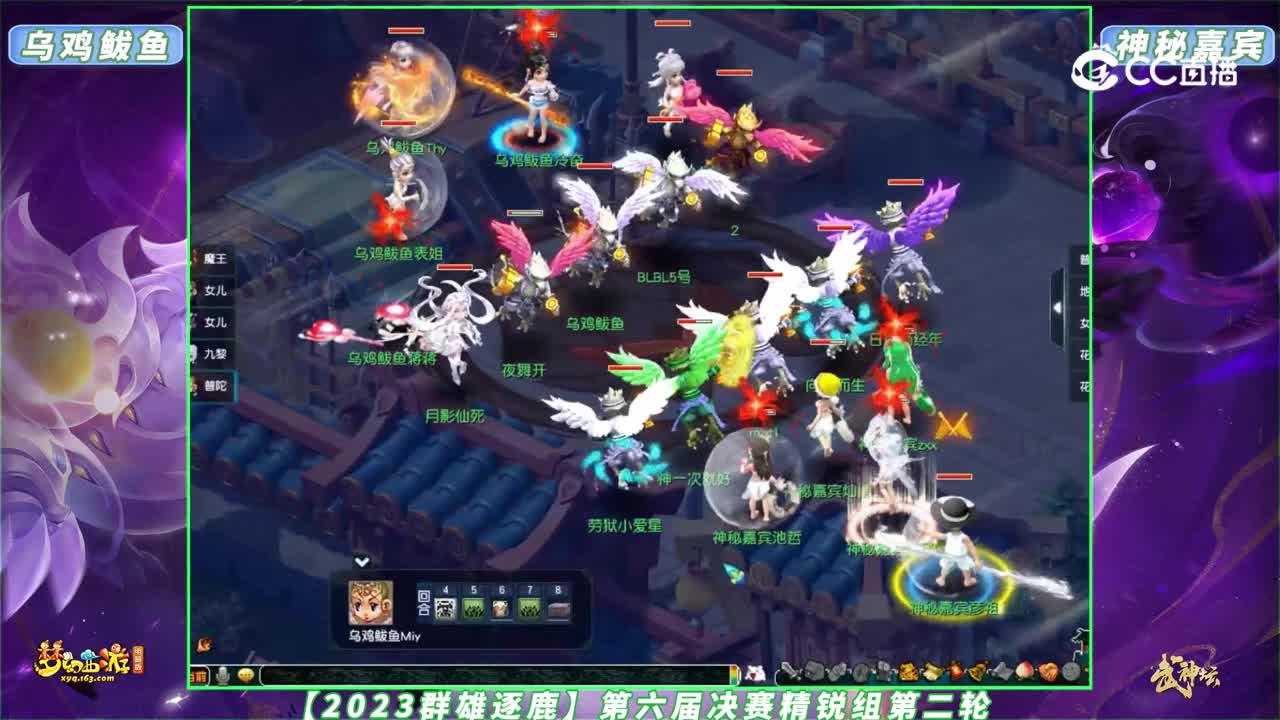Select the pet icon under turn 6

pos(501,605)
